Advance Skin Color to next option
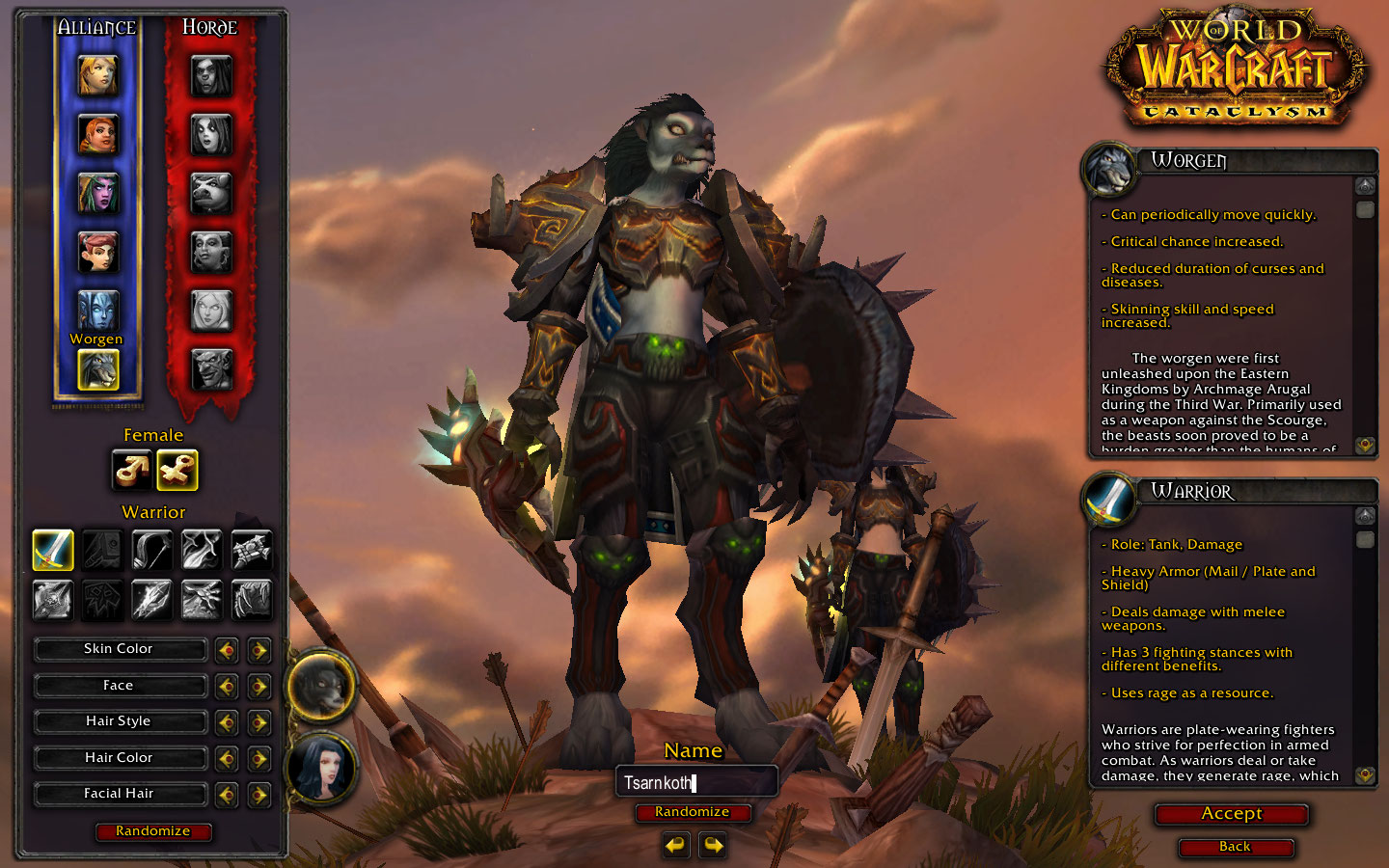 pos(259,650)
